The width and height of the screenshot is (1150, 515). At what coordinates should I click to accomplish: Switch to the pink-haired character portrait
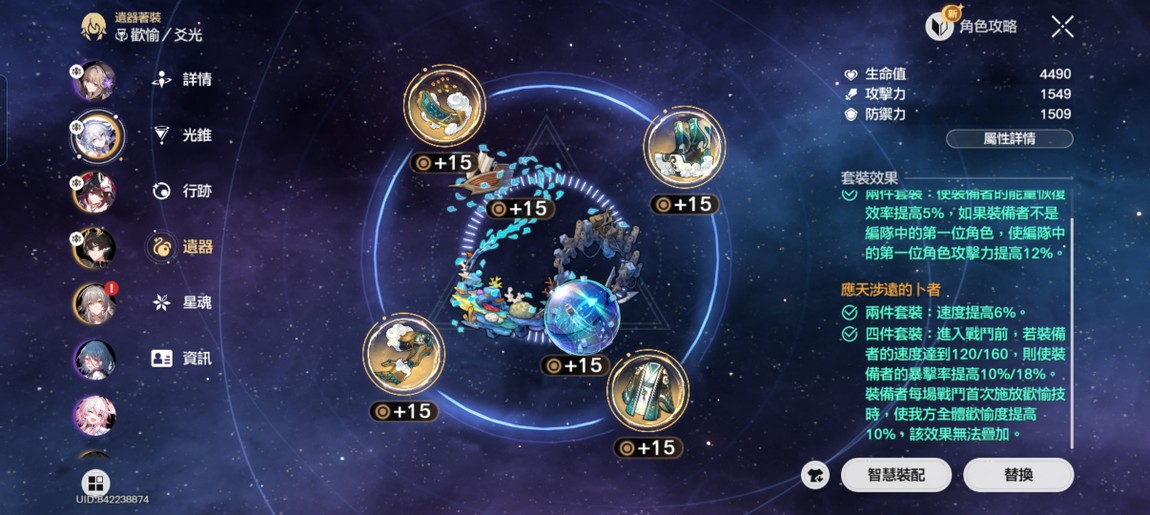click(94, 415)
